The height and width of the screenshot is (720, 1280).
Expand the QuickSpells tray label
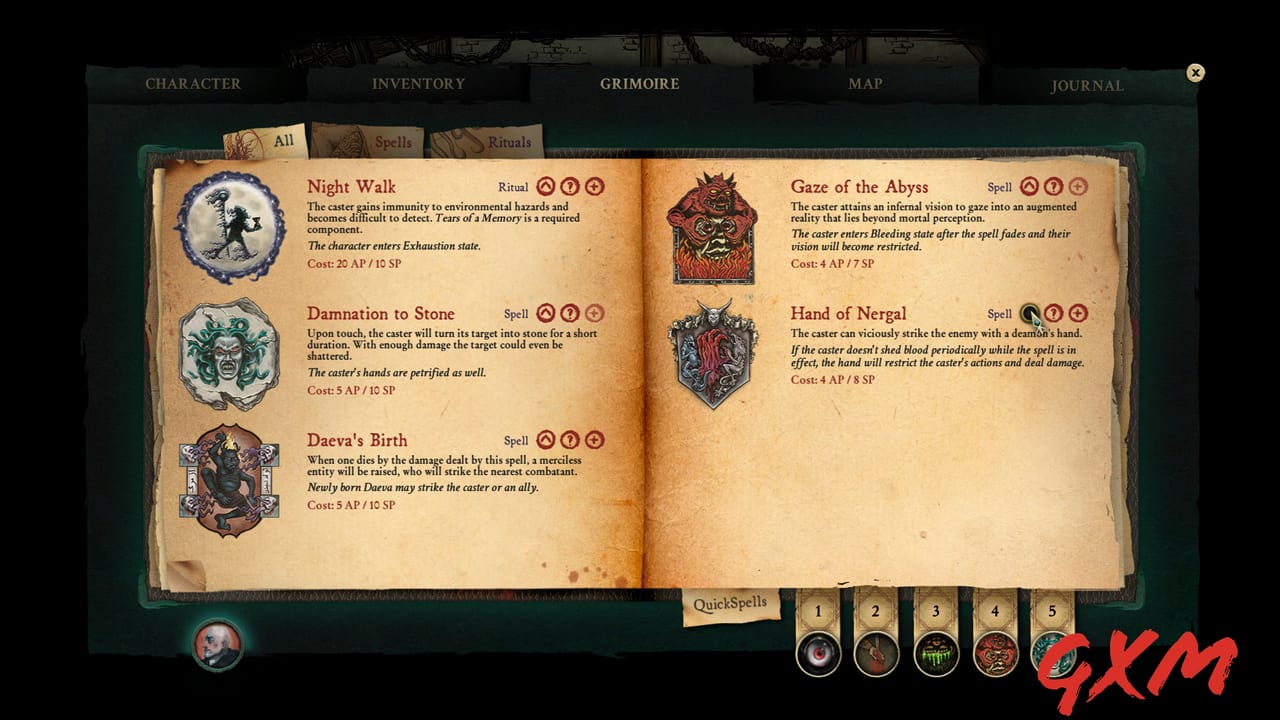point(729,601)
